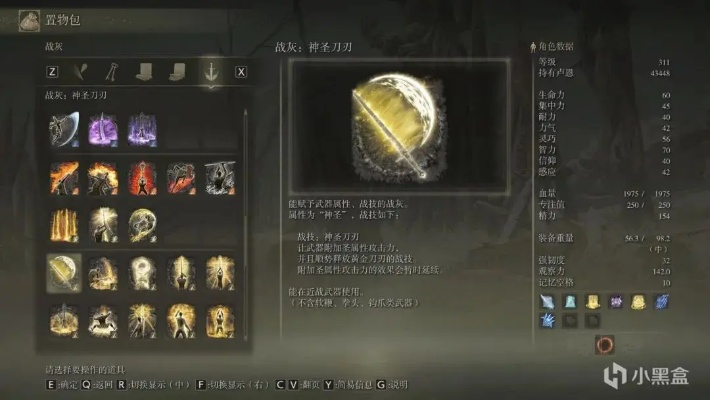Viewport: 710px width, 400px height.
Task: Switch to the key-shaped category tab
Action: coord(115,71)
